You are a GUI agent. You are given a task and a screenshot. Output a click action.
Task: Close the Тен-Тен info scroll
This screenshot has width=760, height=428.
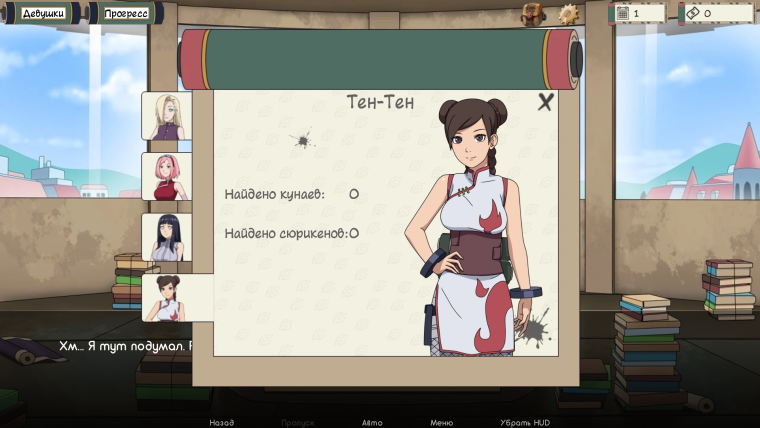[545, 102]
